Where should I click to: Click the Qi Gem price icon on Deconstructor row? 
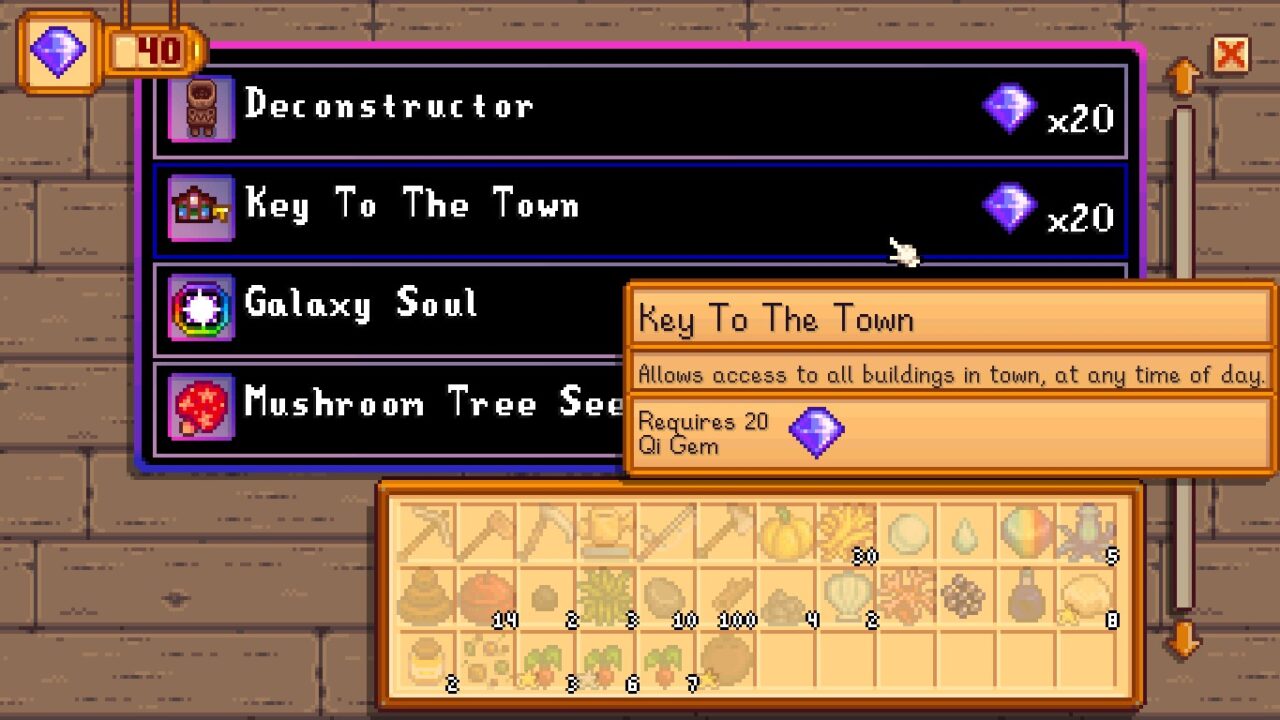pos(1008,107)
